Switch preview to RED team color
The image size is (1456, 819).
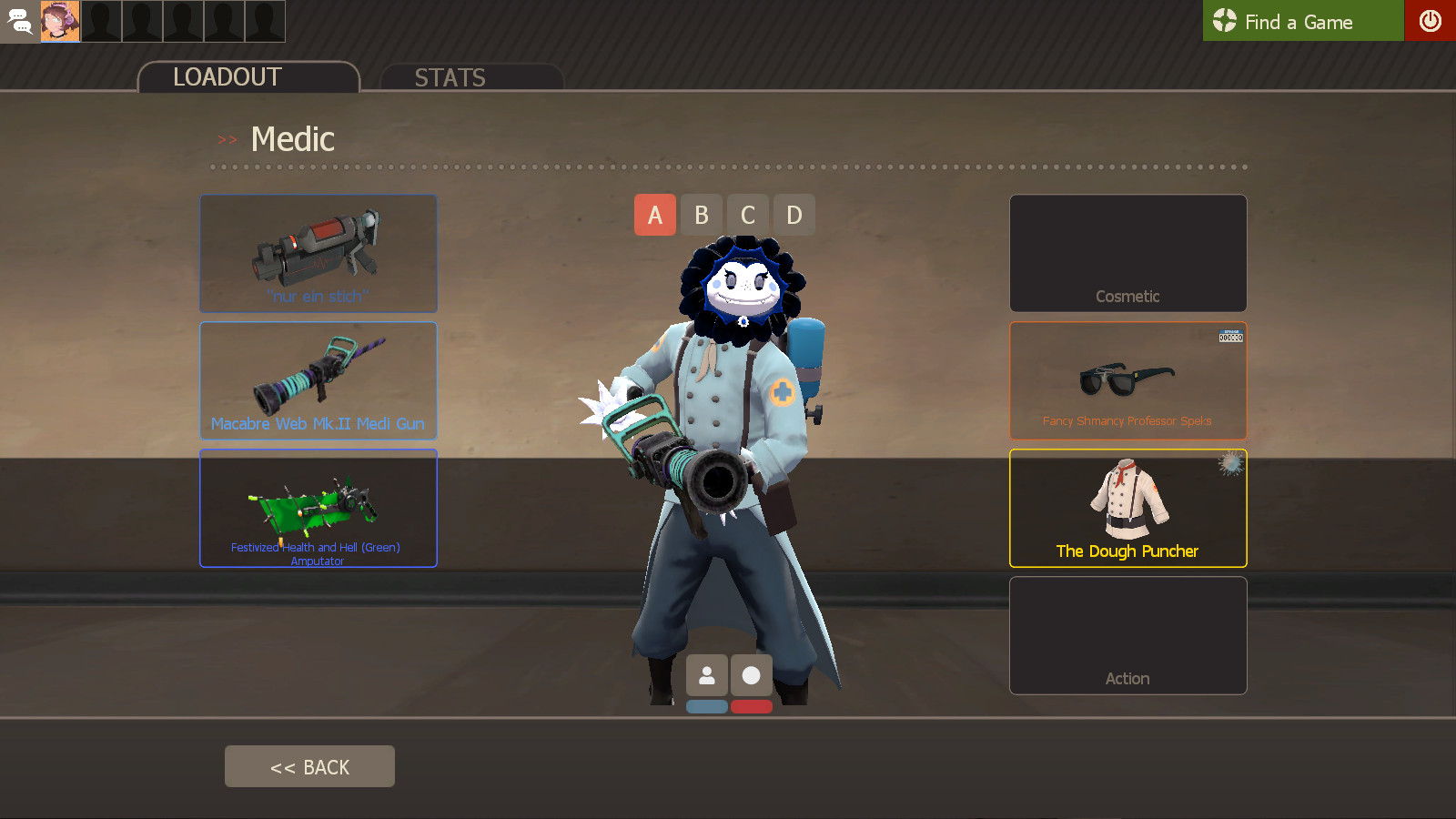[752, 706]
